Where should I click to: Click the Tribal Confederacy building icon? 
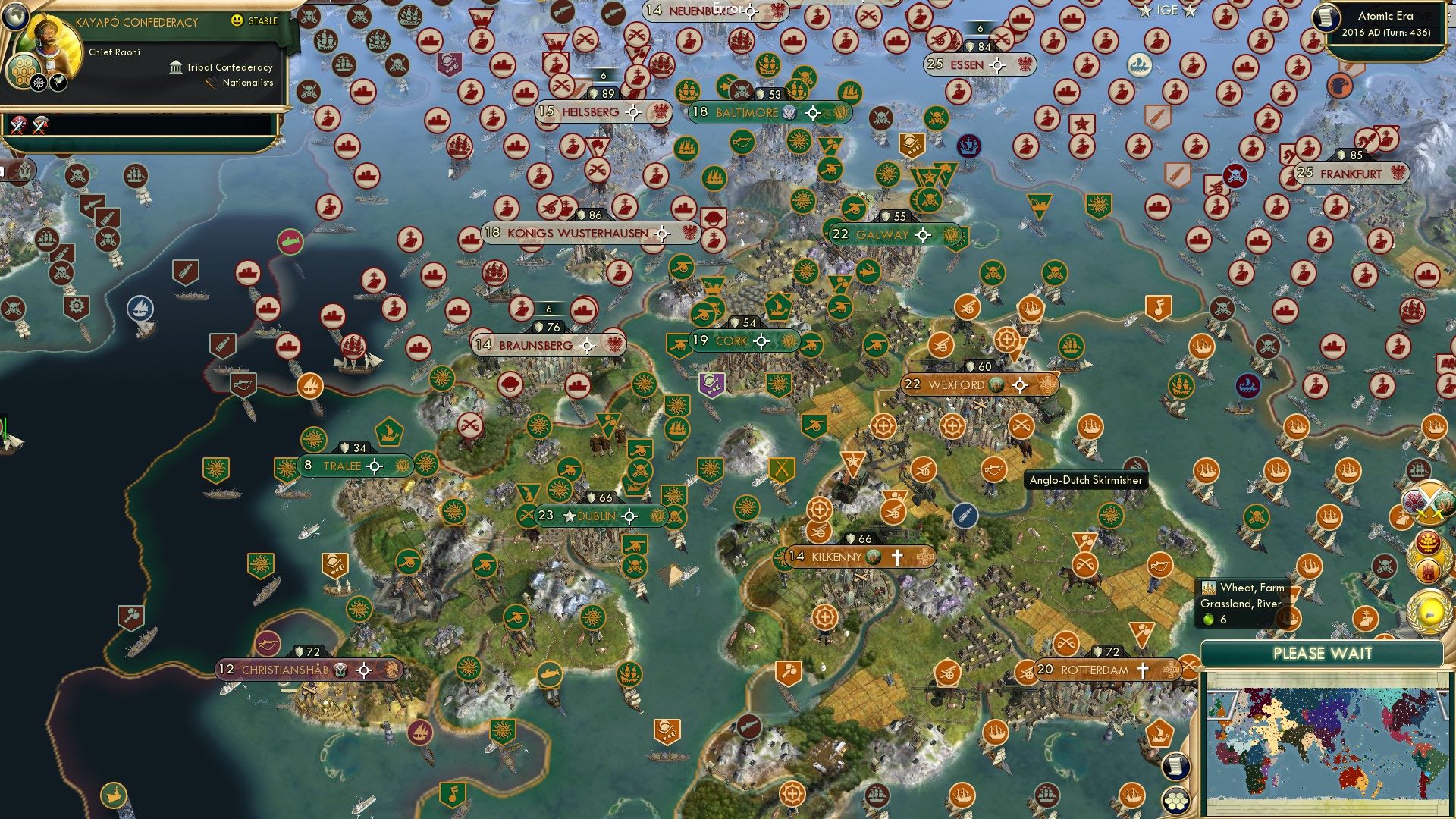point(176,68)
